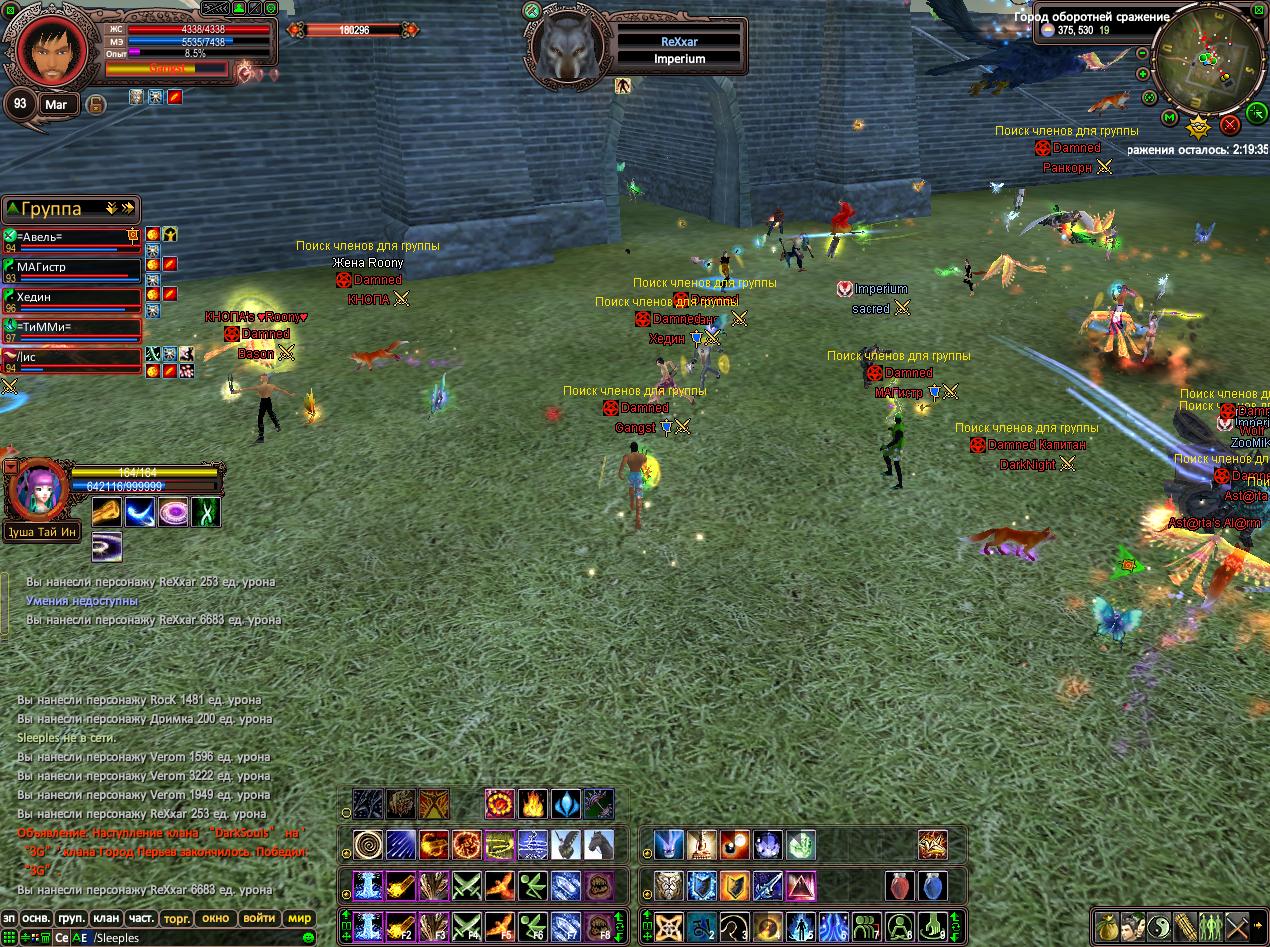This screenshot has height=947, width=1270.
Task: Open the world map with M button
Action: (1169, 118)
